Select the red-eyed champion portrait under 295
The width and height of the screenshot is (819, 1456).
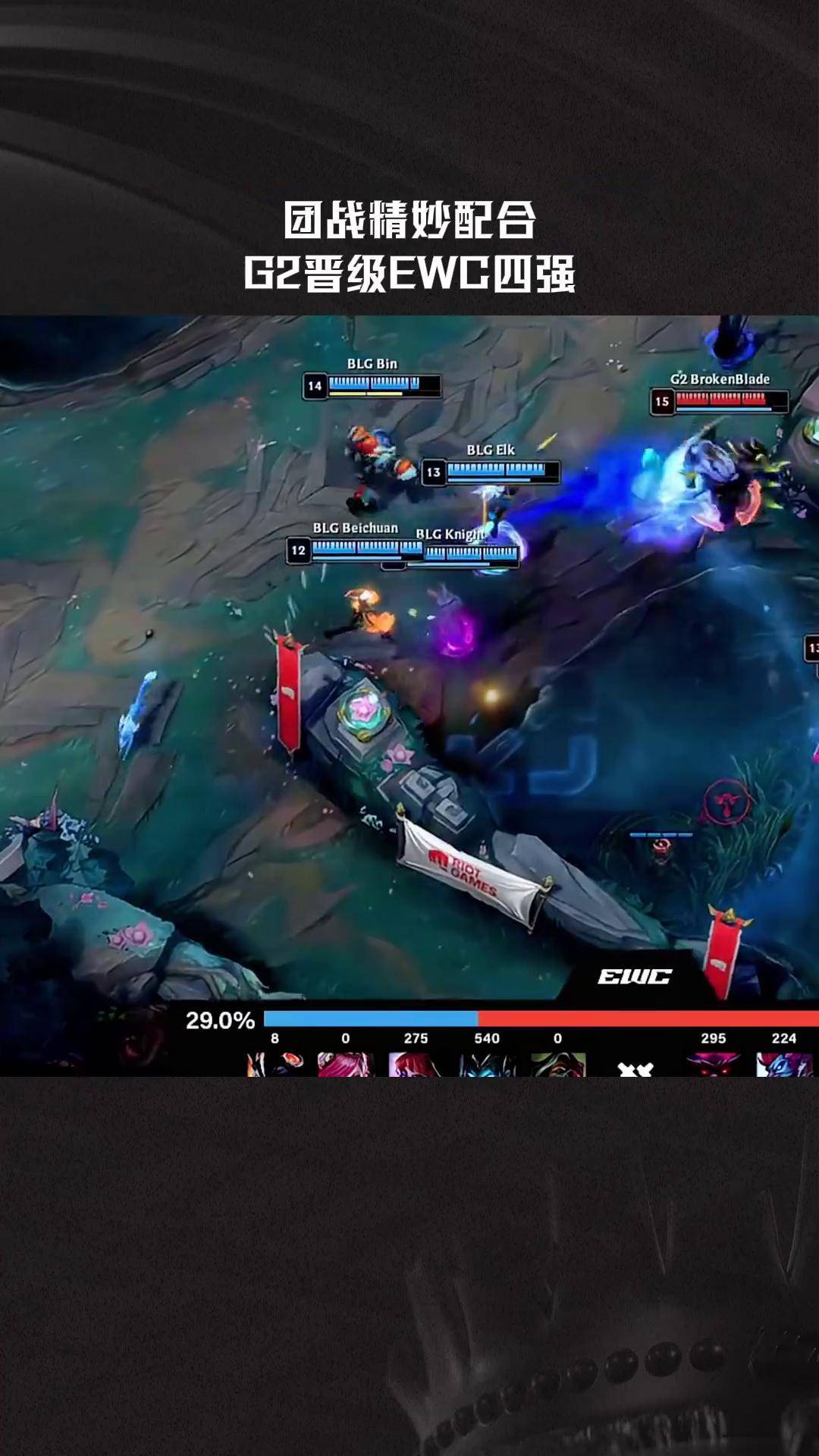pos(713,1064)
